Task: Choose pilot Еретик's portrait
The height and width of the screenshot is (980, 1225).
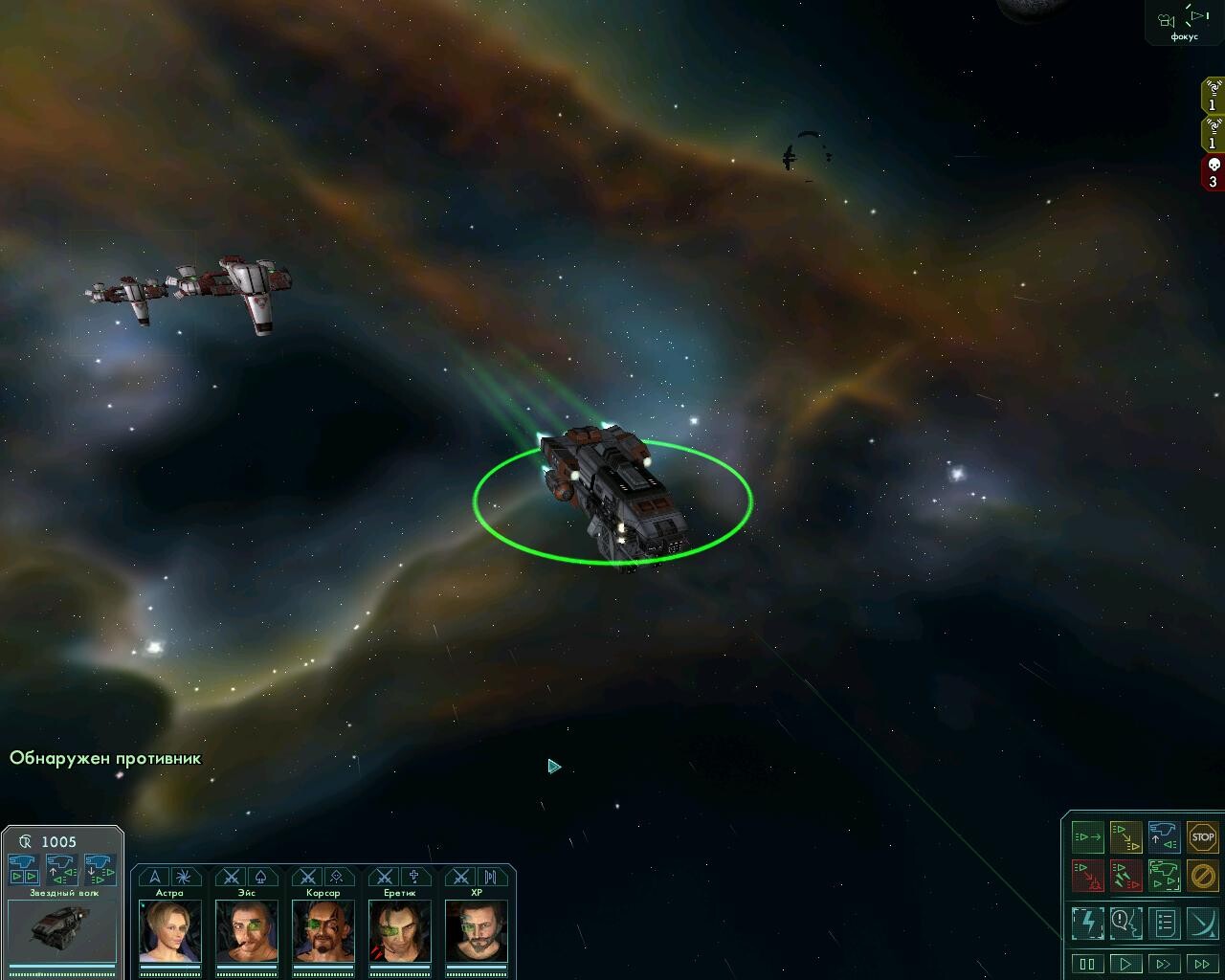Action: [399, 930]
